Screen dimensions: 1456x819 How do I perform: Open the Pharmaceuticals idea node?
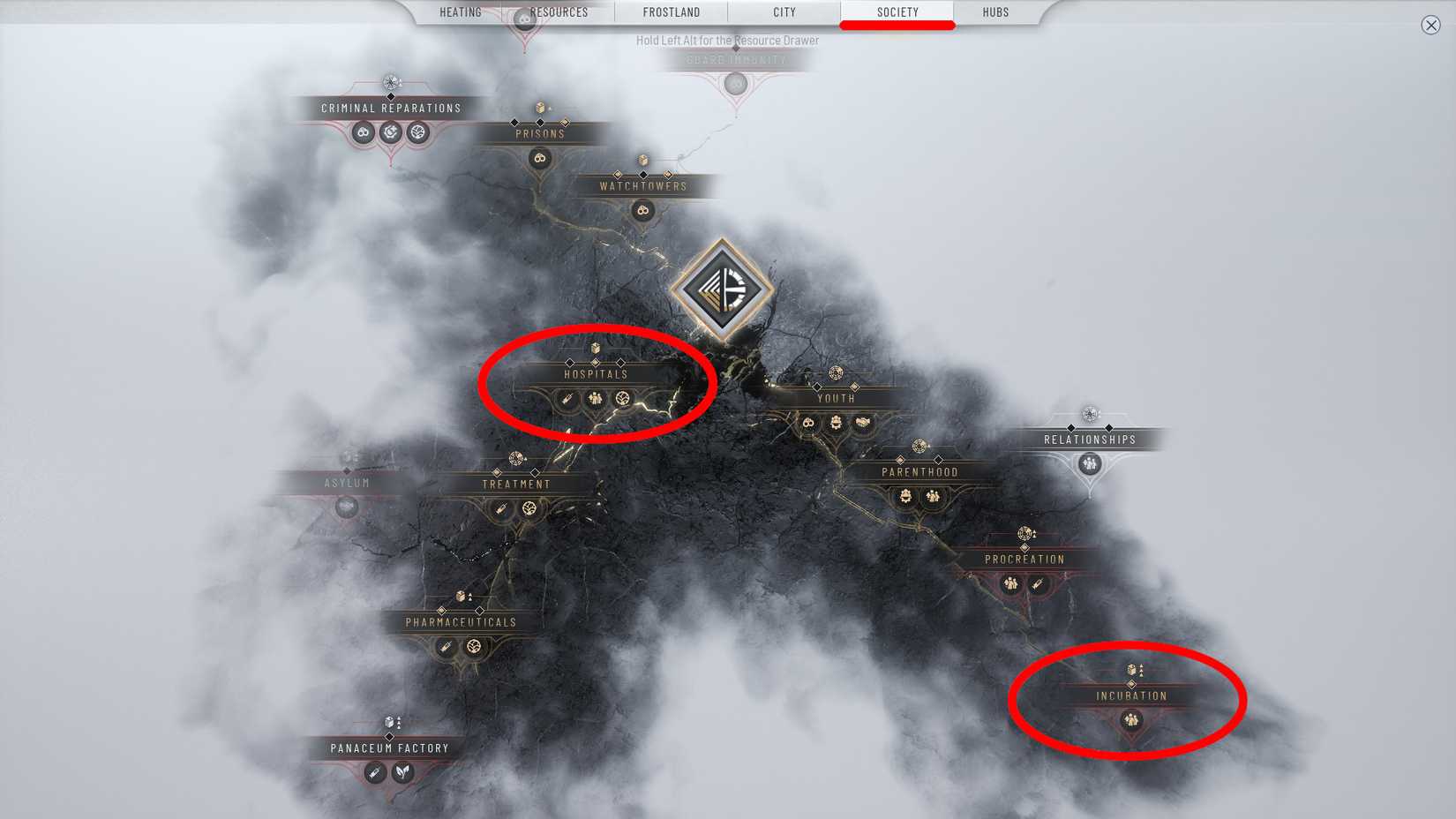coord(460,621)
